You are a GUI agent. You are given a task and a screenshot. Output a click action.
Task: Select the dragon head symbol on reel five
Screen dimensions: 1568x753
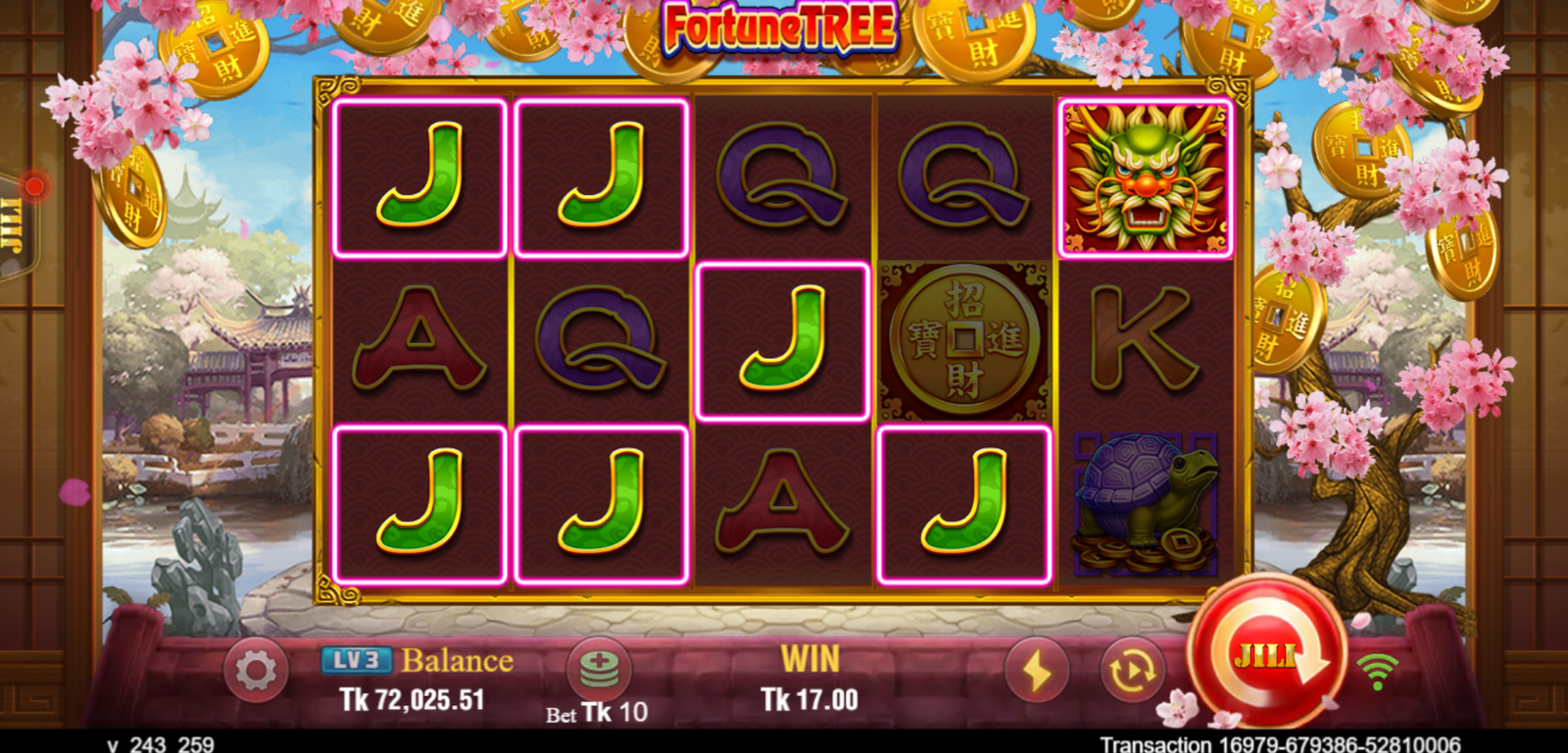pos(1142,176)
